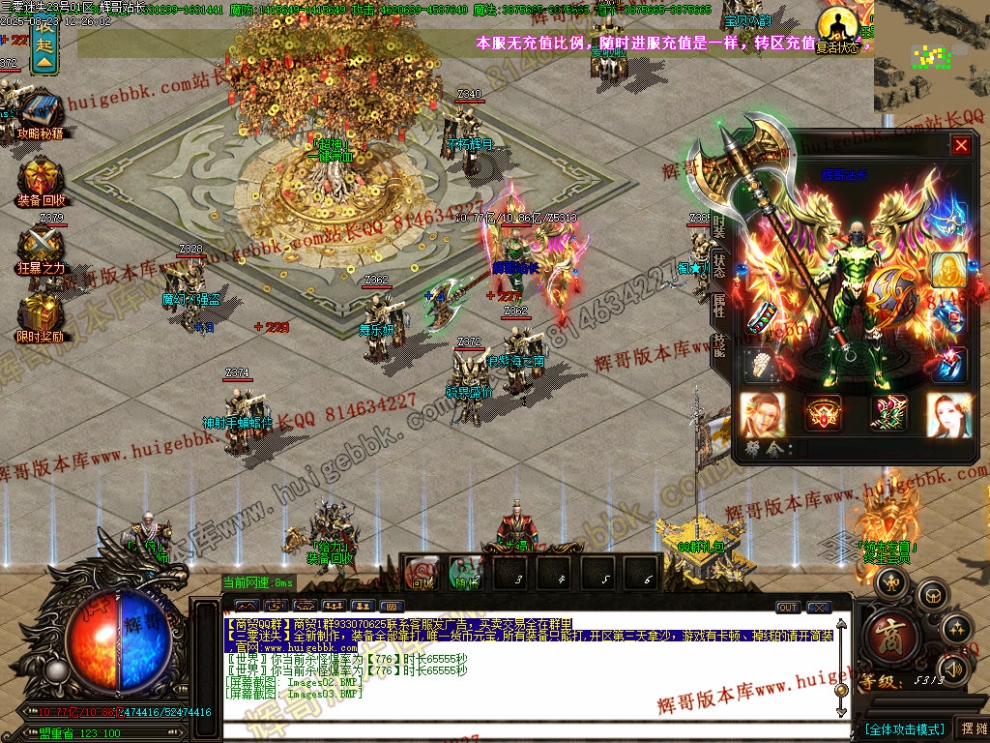Toggle the 全体攻击模式 attack mode
Viewport: 990px width, 743px height.
pos(904,728)
